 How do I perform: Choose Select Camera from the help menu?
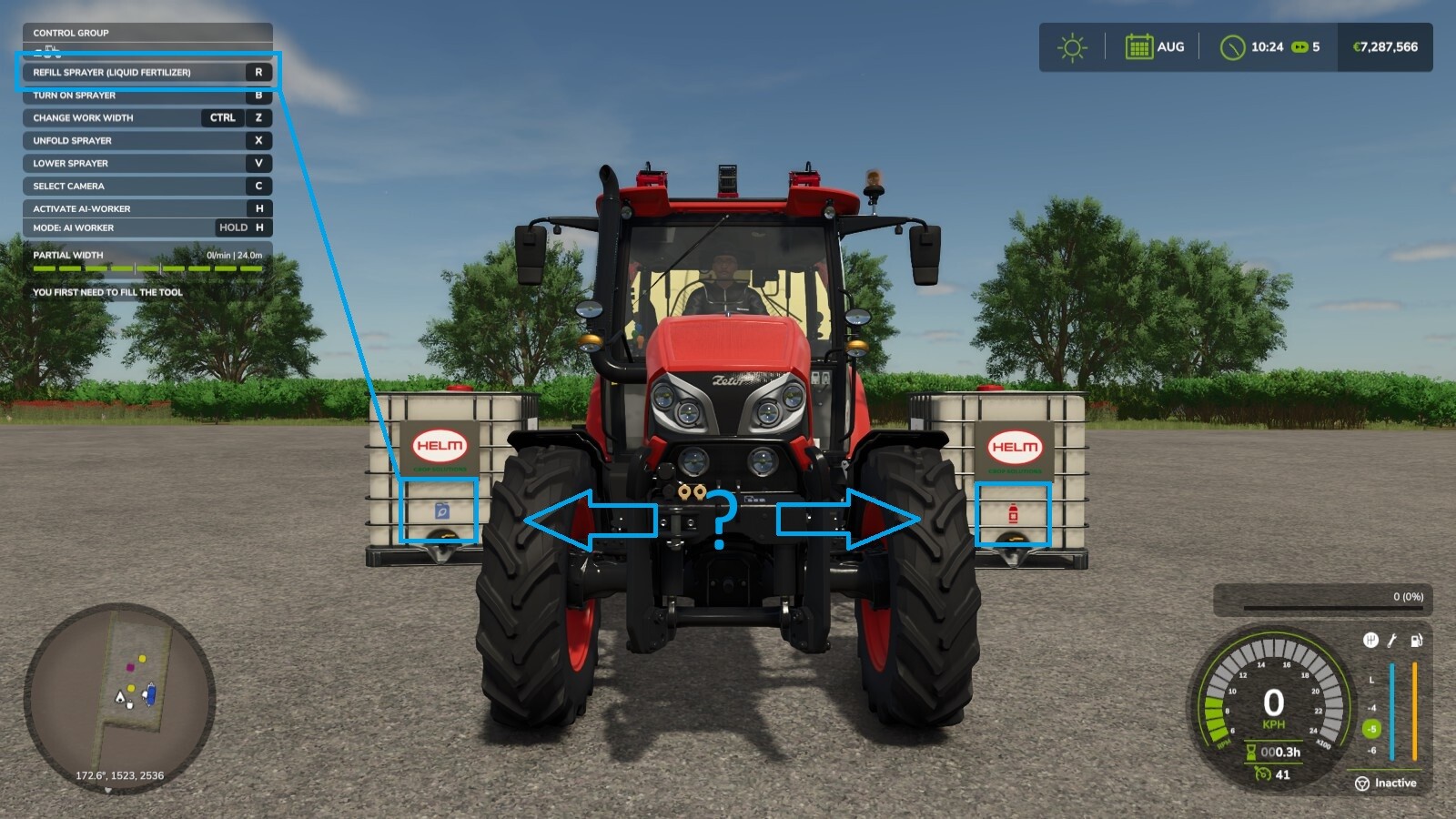pyautogui.click(x=146, y=186)
